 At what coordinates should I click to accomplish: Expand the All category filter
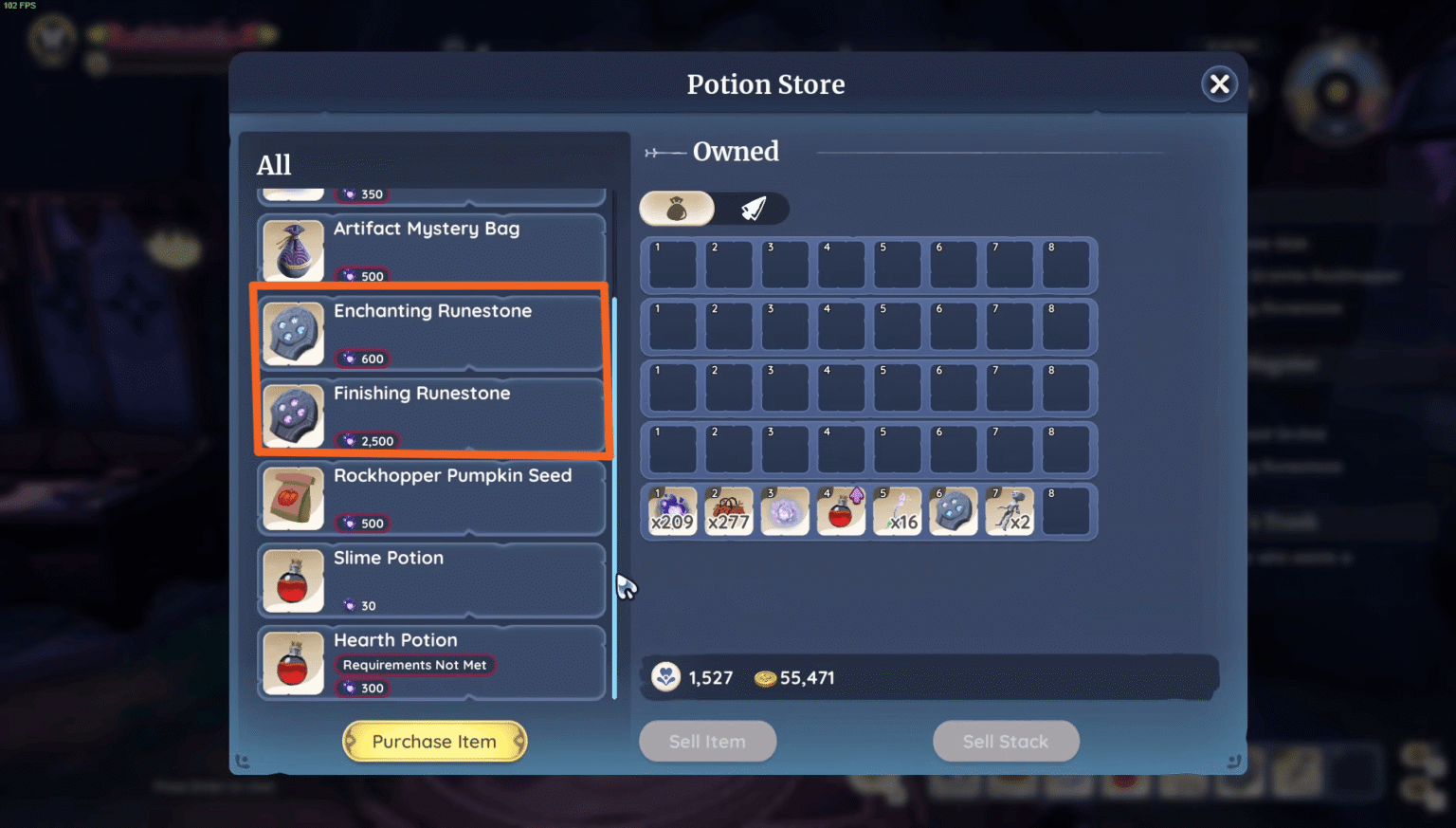(x=274, y=165)
